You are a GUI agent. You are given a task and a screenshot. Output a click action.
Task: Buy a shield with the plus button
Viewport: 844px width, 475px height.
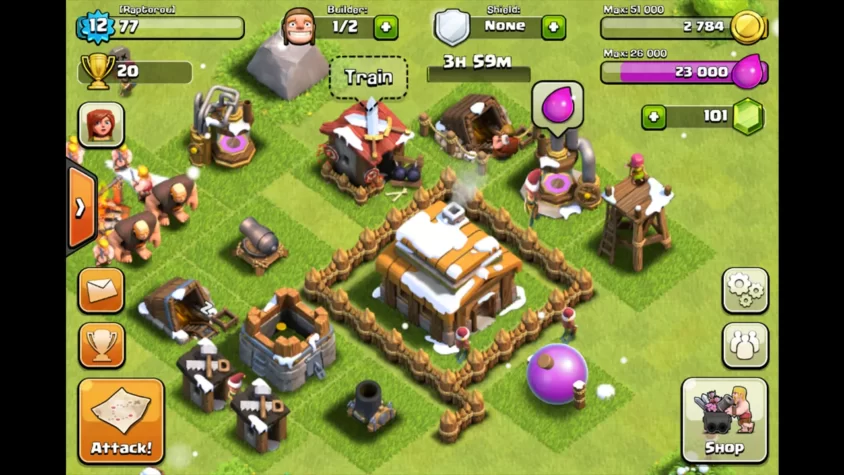[x=553, y=27]
